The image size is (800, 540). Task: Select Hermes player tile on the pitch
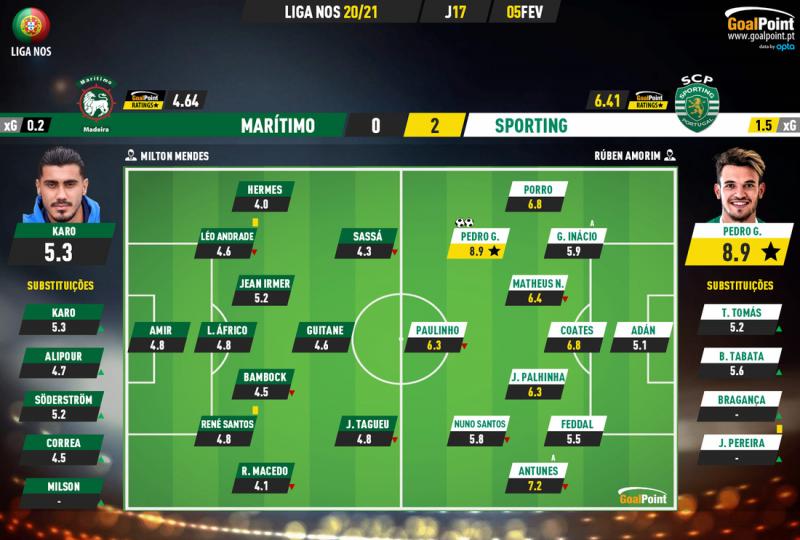(x=265, y=197)
